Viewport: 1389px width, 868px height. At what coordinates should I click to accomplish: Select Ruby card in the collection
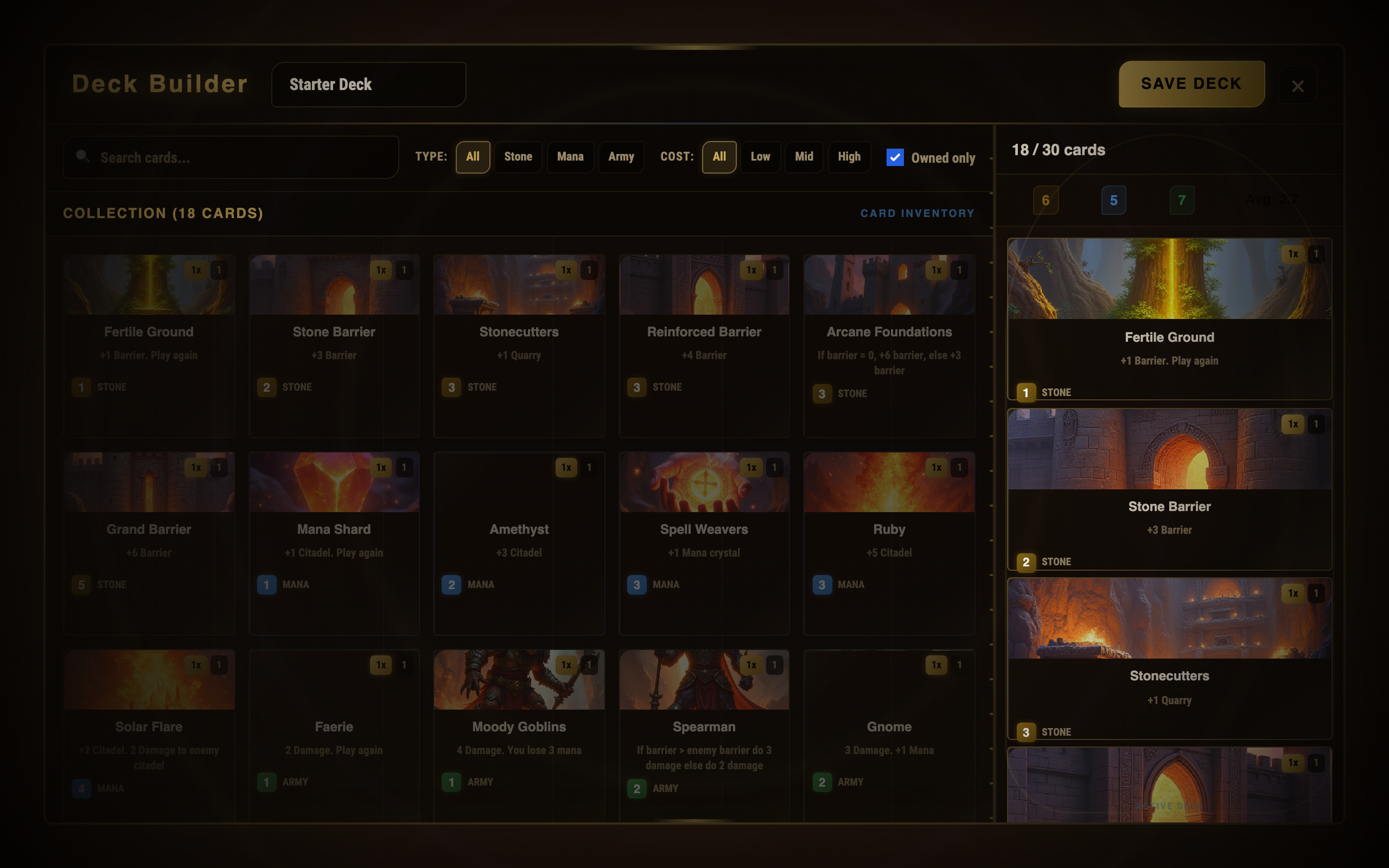click(889, 543)
